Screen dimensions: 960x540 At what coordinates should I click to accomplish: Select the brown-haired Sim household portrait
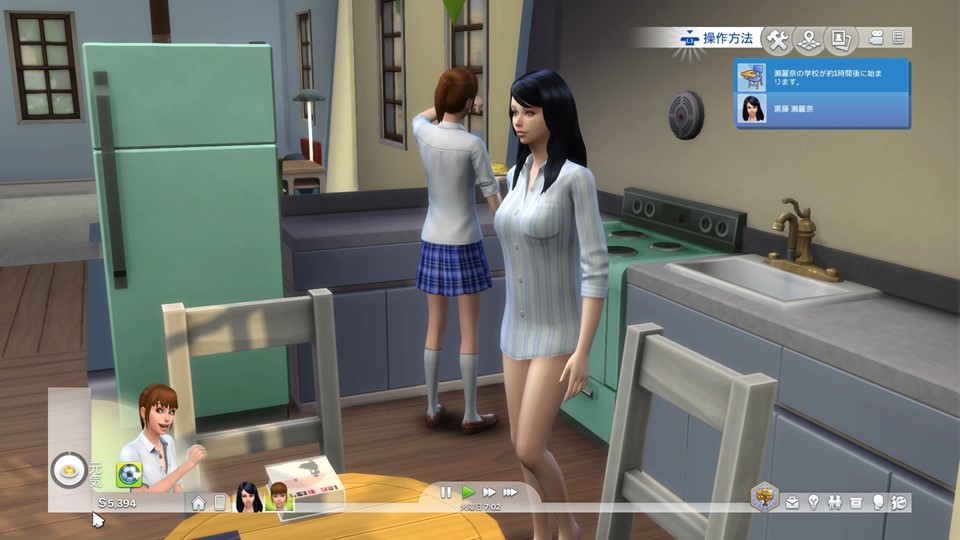tap(277, 496)
